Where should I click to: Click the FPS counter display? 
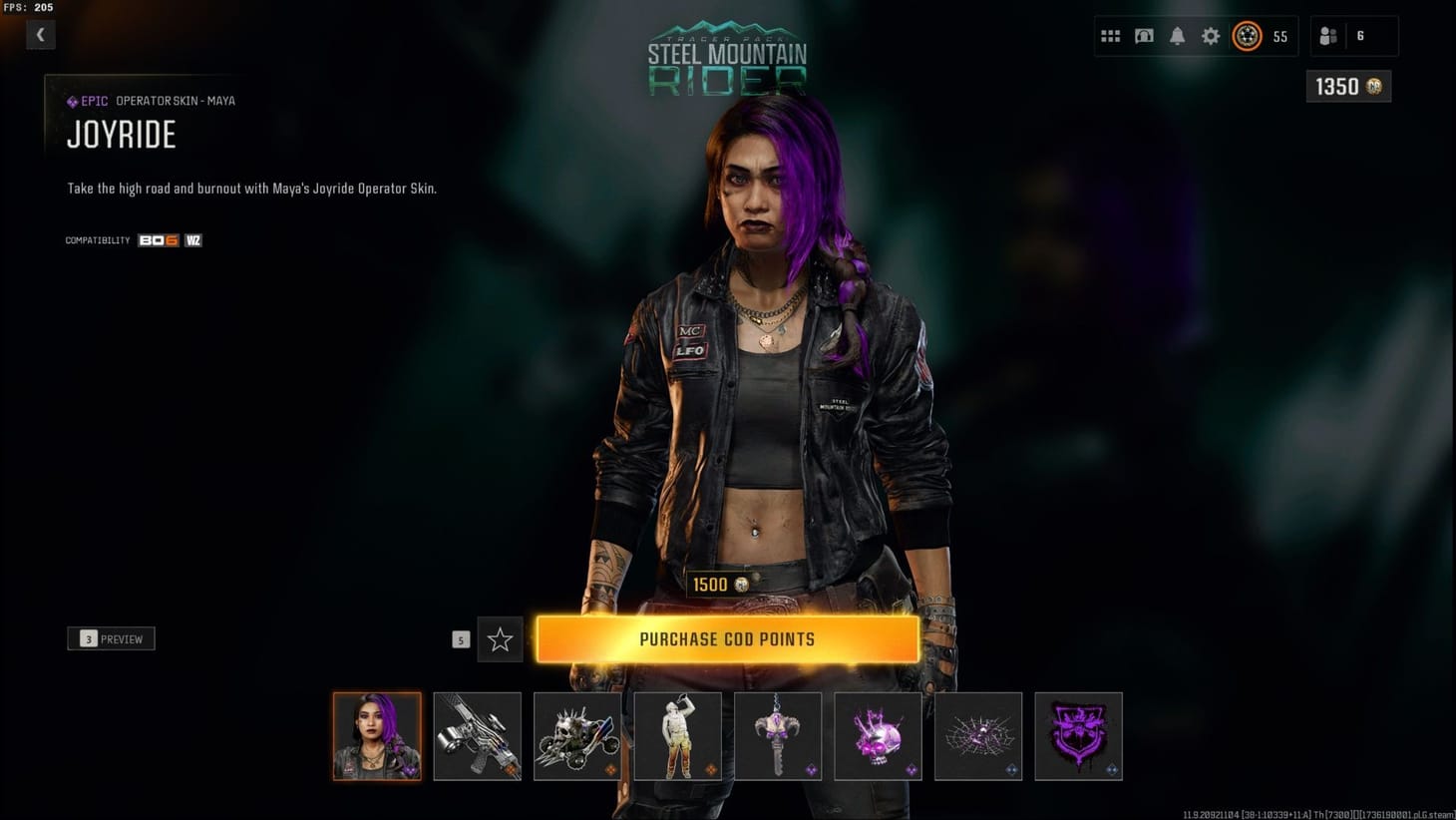27,6
